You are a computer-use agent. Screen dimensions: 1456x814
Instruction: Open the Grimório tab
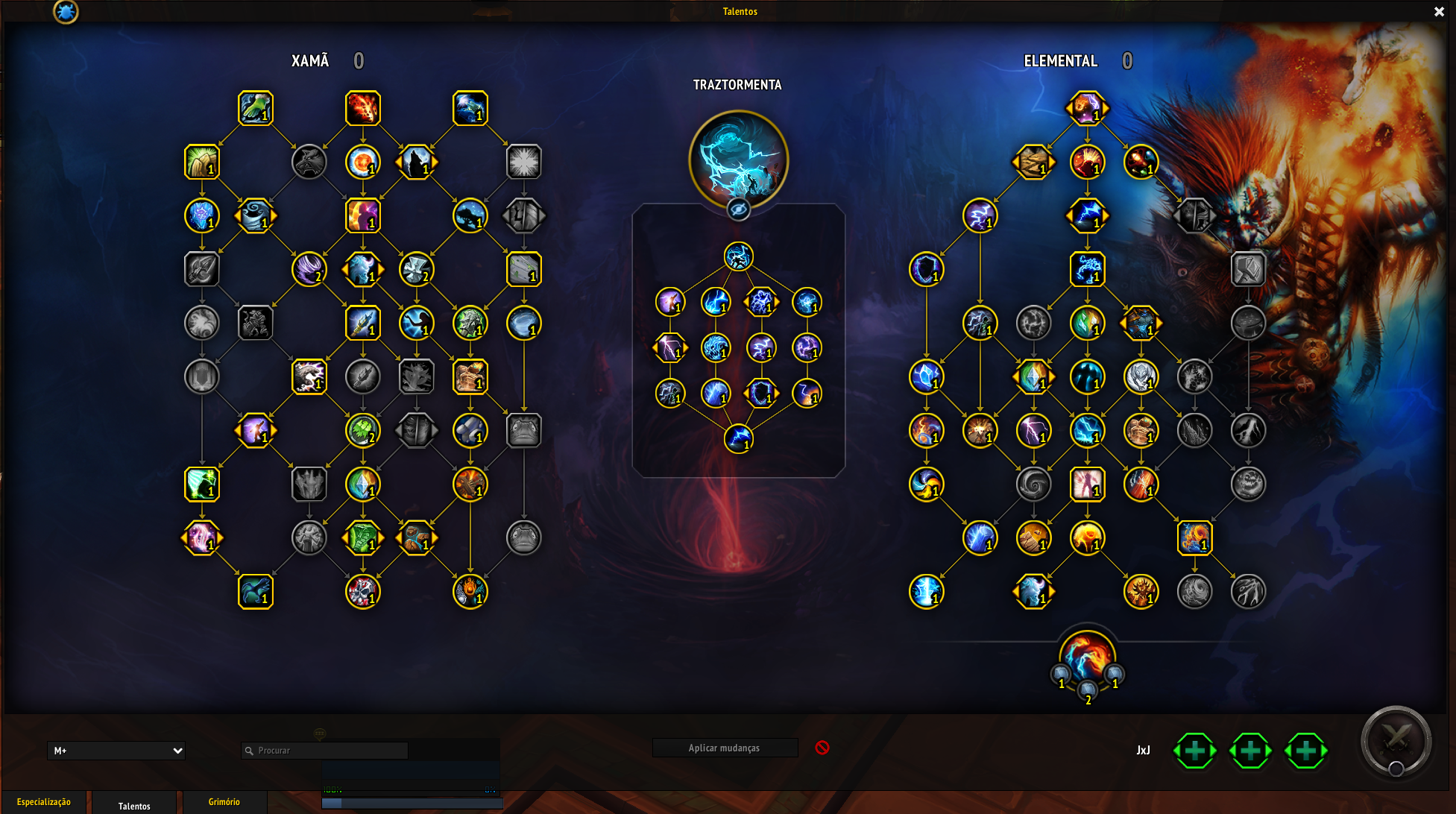tap(224, 802)
